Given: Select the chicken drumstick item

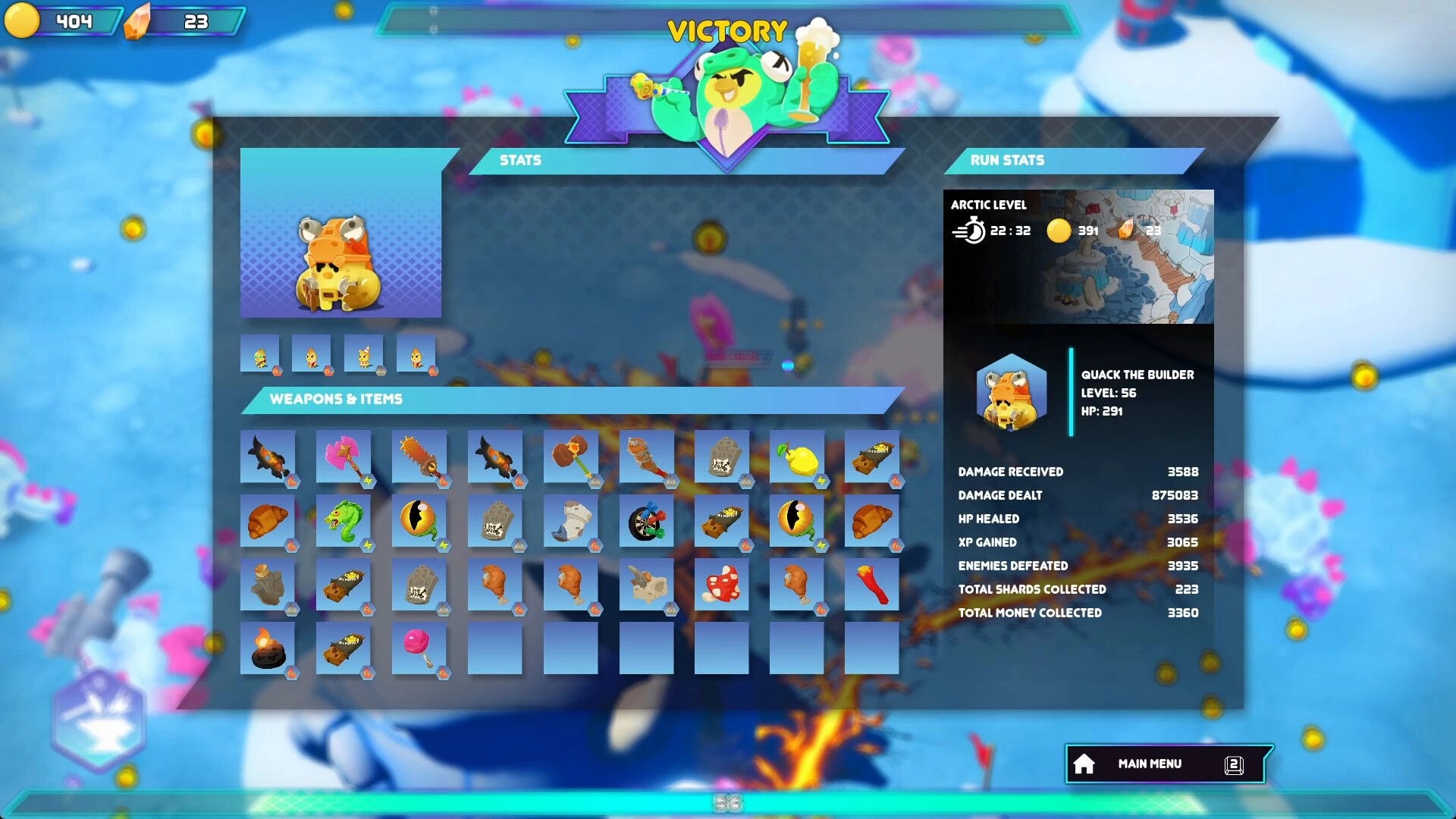Looking at the screenshot, I should (497, 584).
